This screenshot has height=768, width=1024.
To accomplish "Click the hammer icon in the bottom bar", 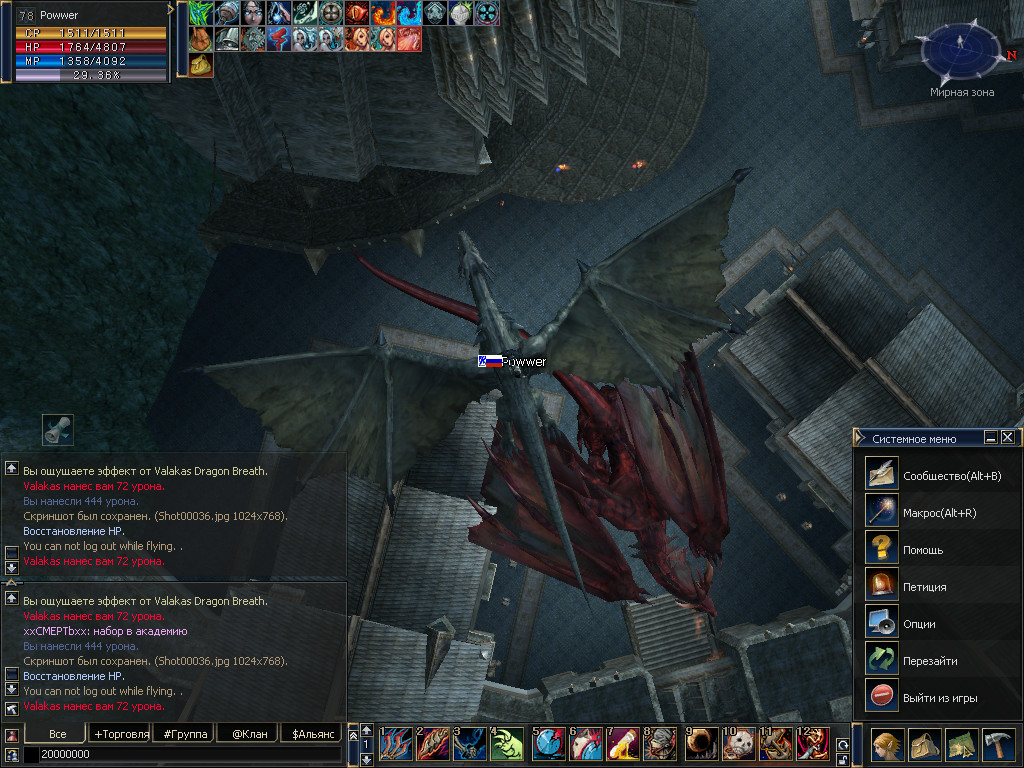I will point(999,745).
